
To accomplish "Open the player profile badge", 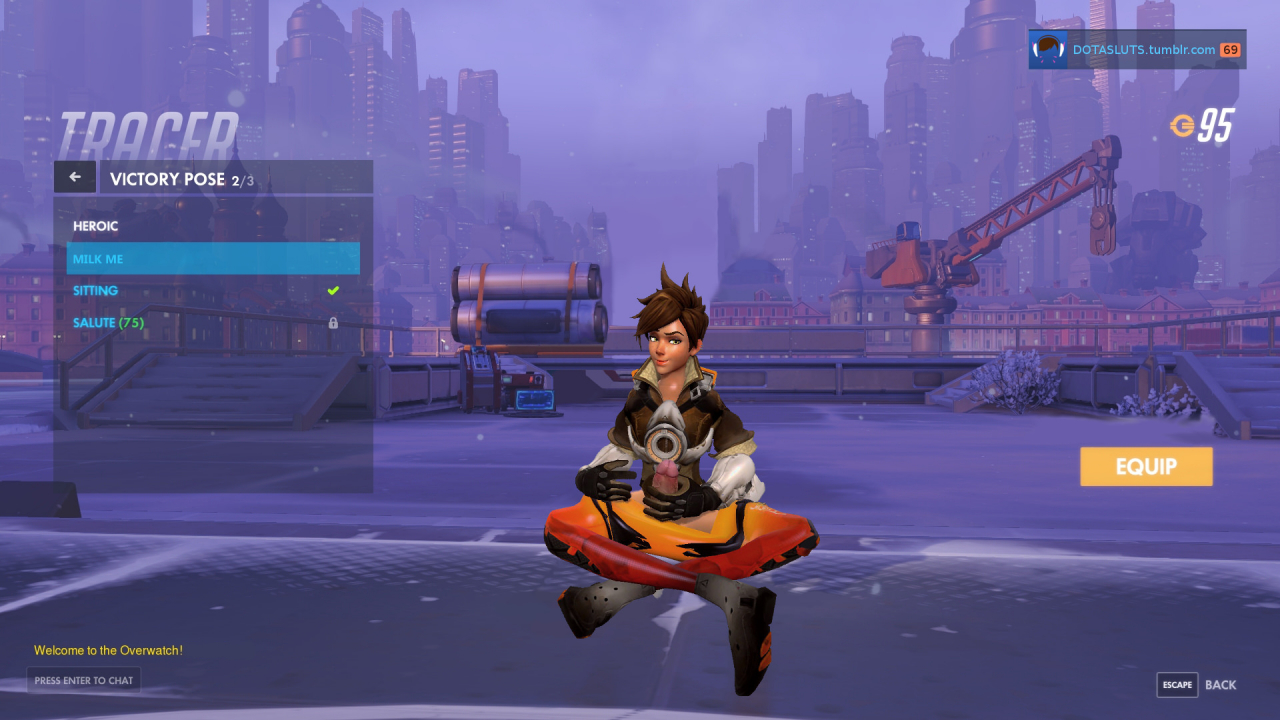I will pos(1137,49).
